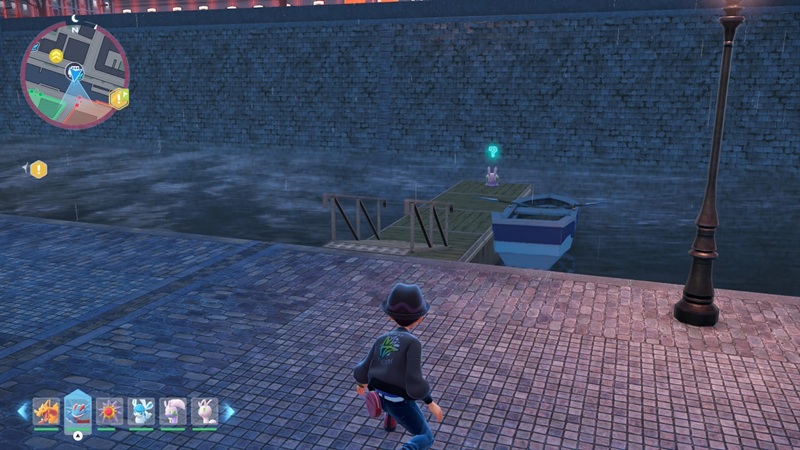The height and width of the screenshot is (450, 800).
Task: Select the last party slot, Sliggoo
Action: [x=204, y=411]
